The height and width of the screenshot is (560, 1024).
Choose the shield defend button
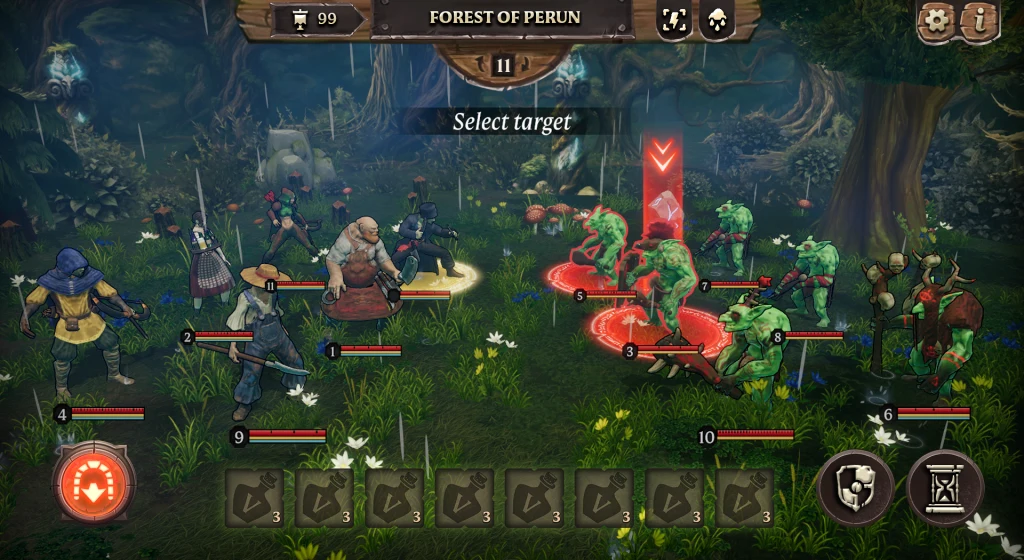(x=855, y=488)
